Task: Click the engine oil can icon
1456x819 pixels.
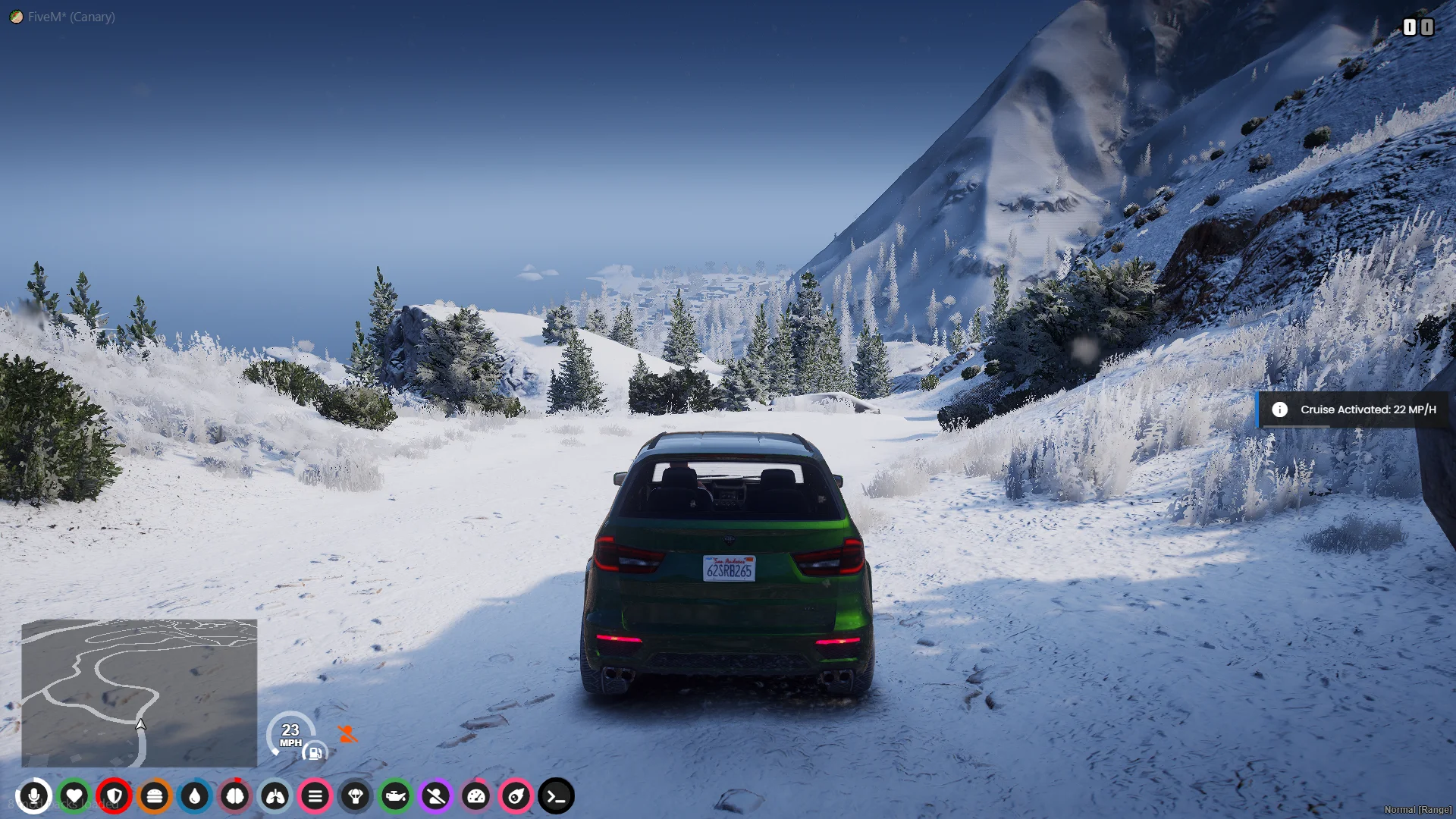Action: pos(396,796)
